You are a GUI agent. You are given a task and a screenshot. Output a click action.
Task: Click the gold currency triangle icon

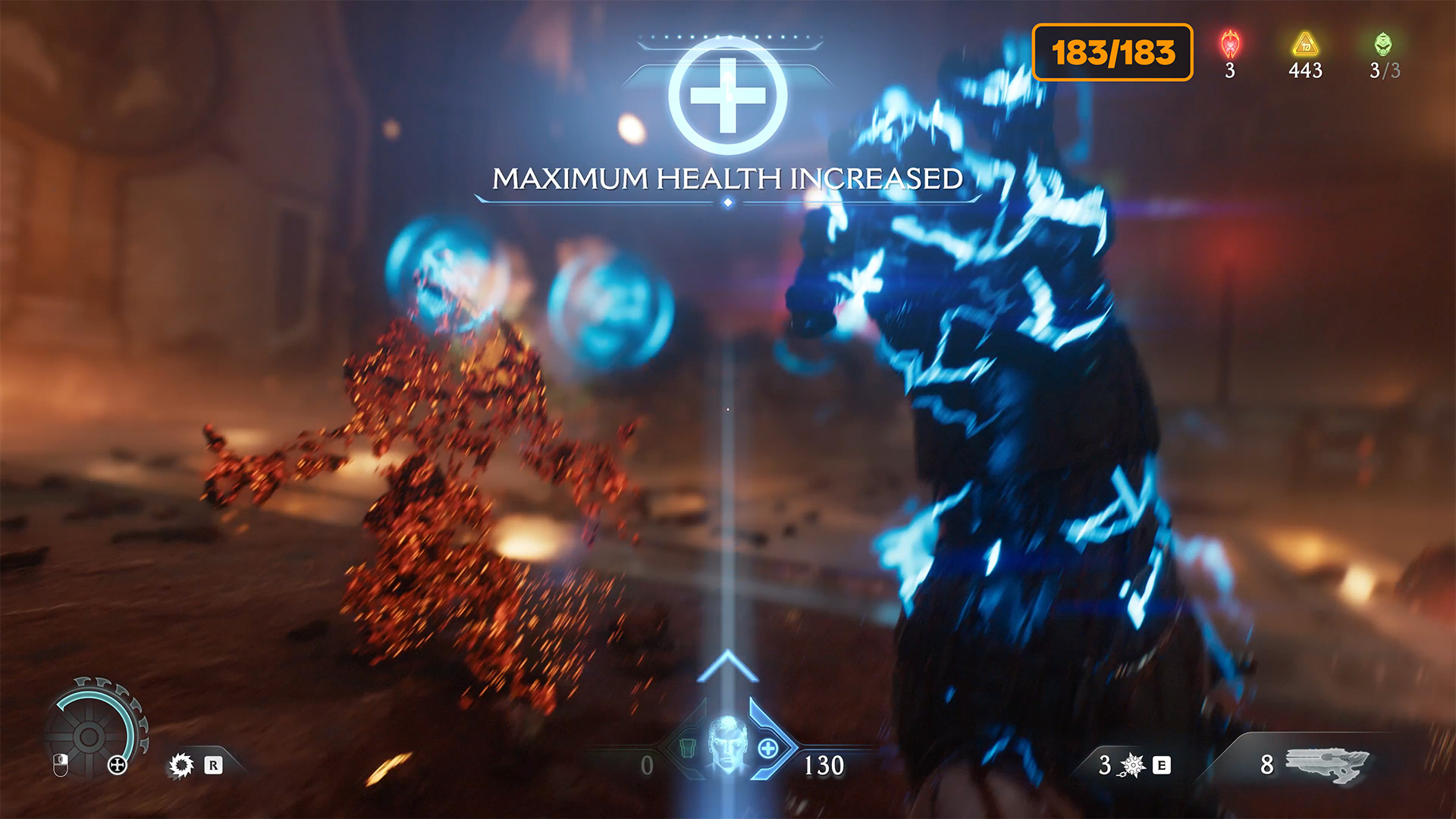pyautogui.click(x=1305, y=45)
